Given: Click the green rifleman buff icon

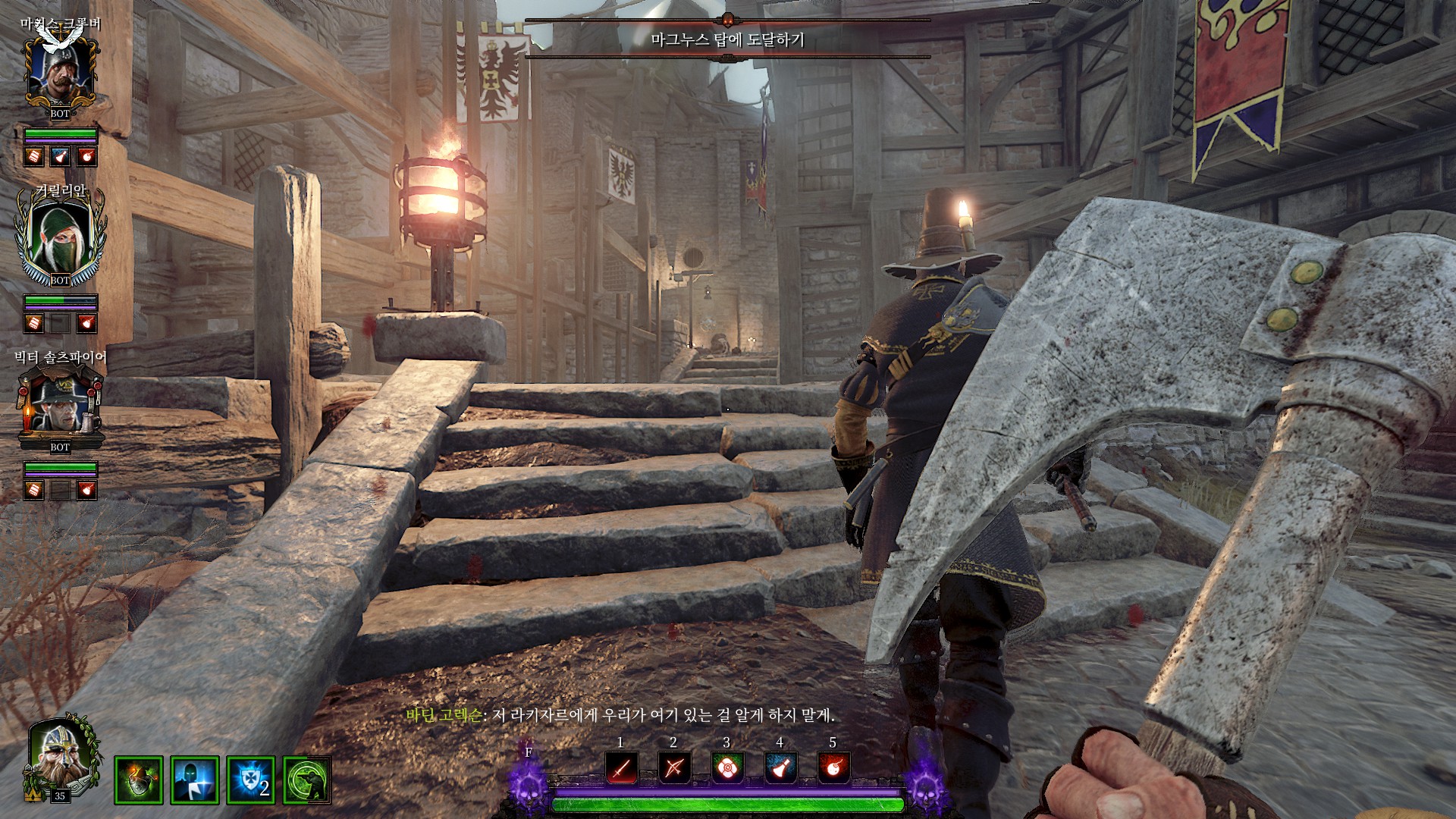Looking at the screenshot, I should pos(307,780).
